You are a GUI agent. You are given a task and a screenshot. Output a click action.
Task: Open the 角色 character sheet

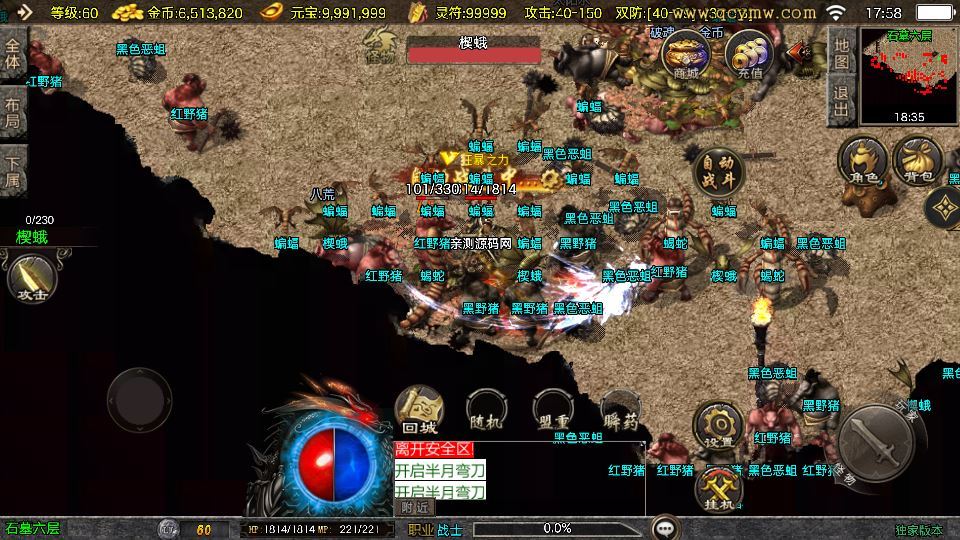862,162
